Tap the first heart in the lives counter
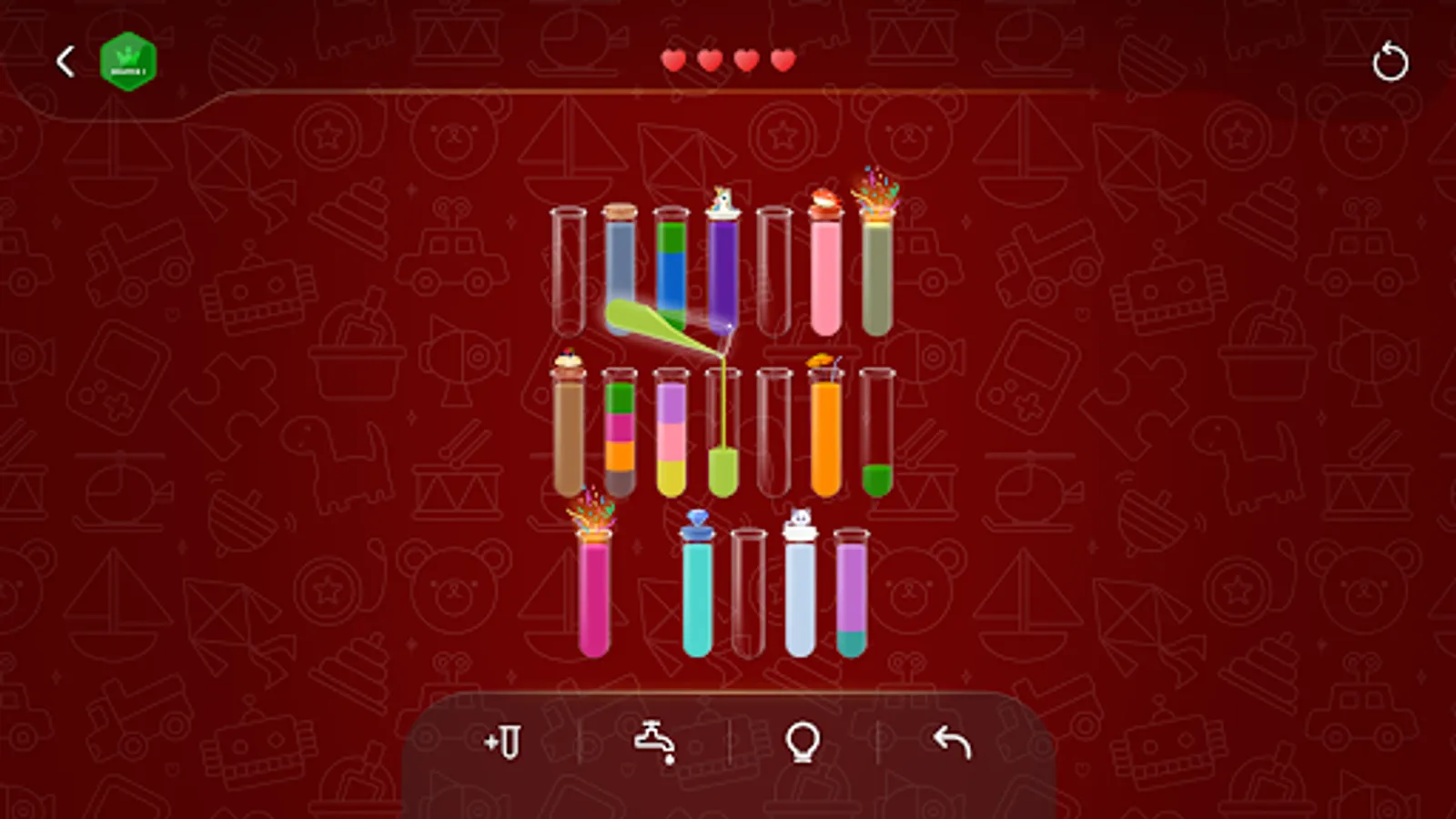 point(675,59)
